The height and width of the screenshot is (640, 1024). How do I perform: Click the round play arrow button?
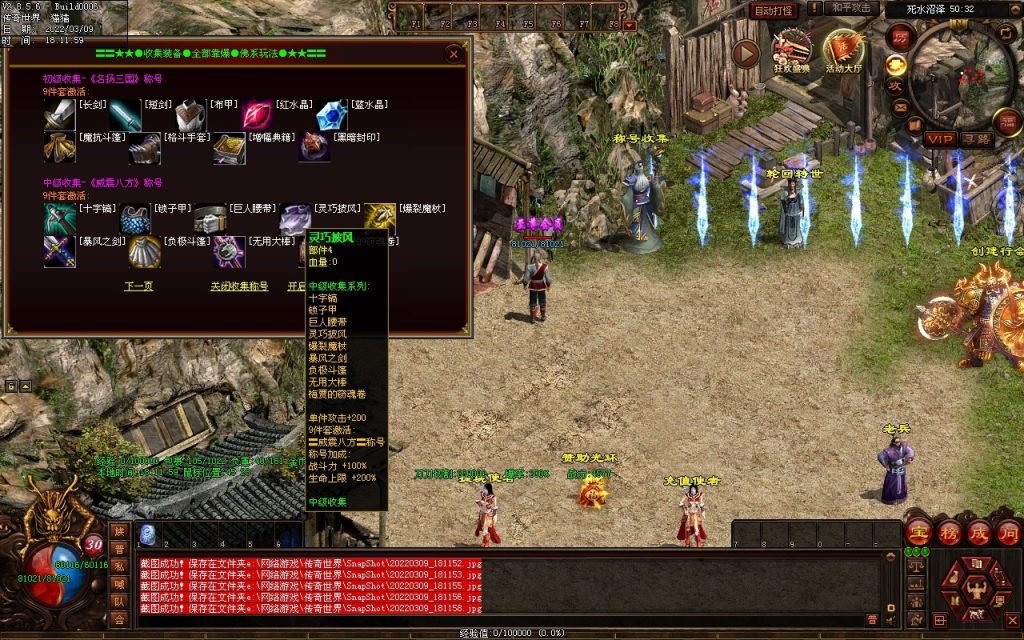(746, 53)
